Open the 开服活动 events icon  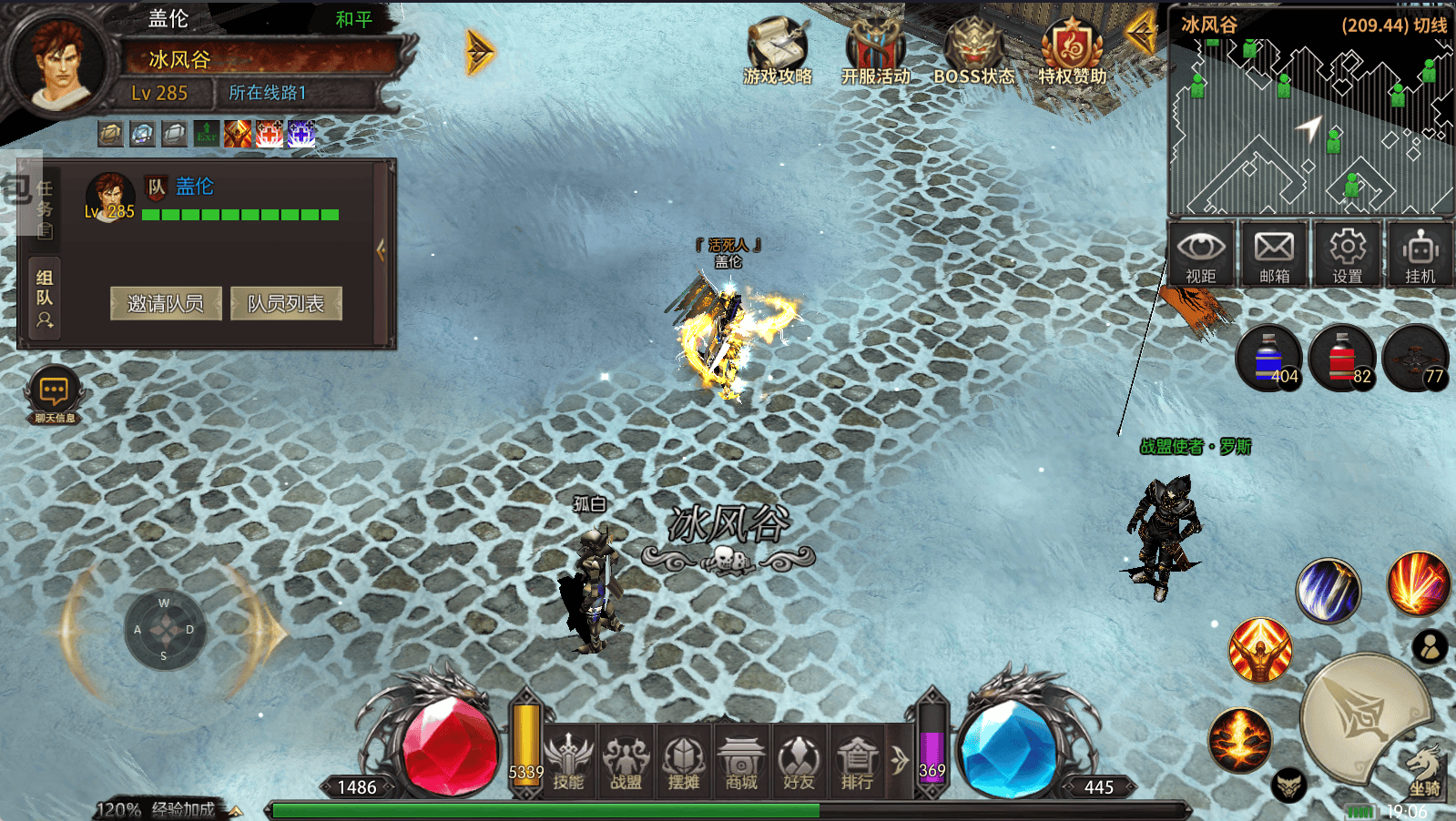[x=875, y=51]
